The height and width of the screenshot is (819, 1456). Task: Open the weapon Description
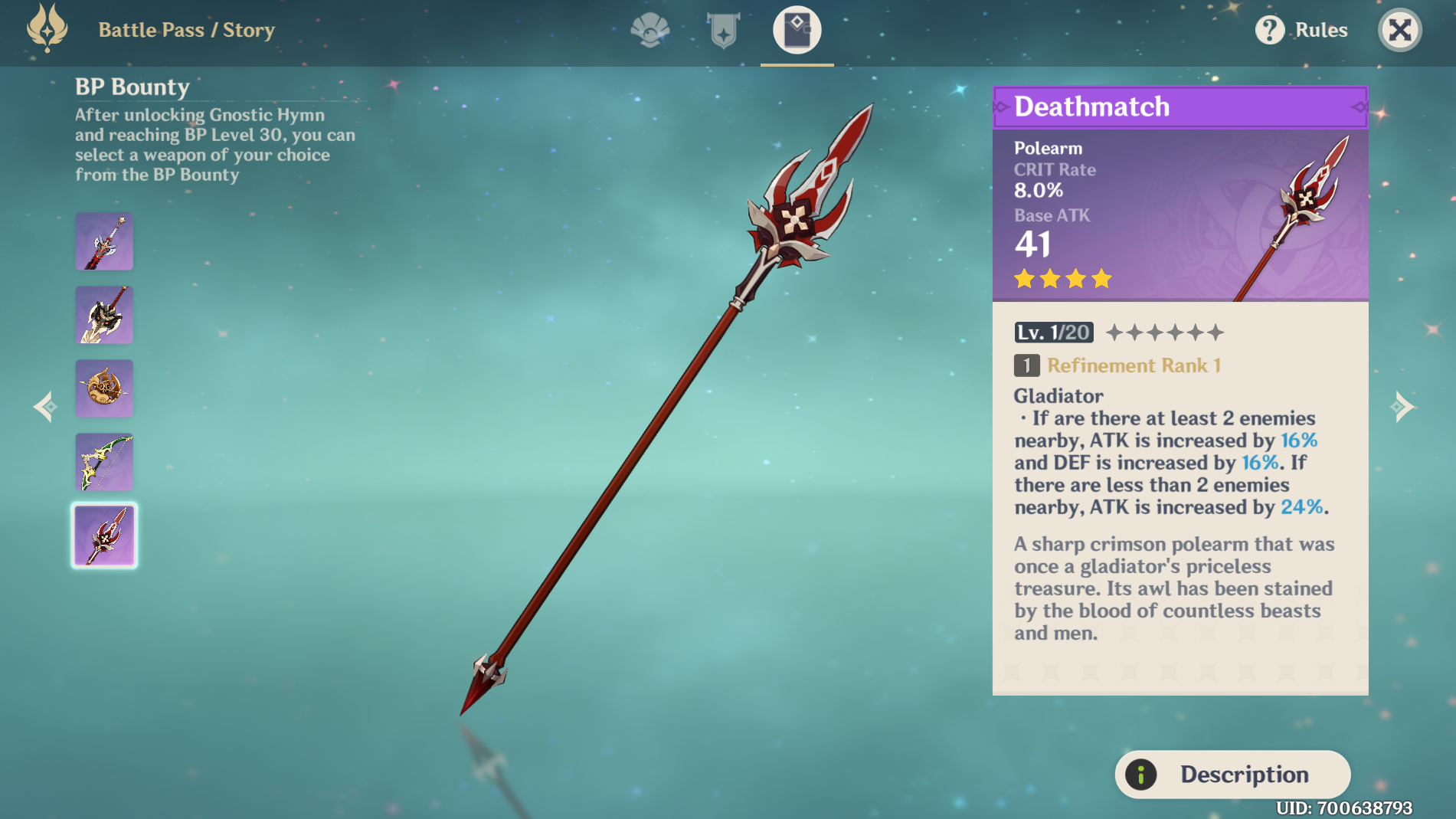[x=1232, y=775]
